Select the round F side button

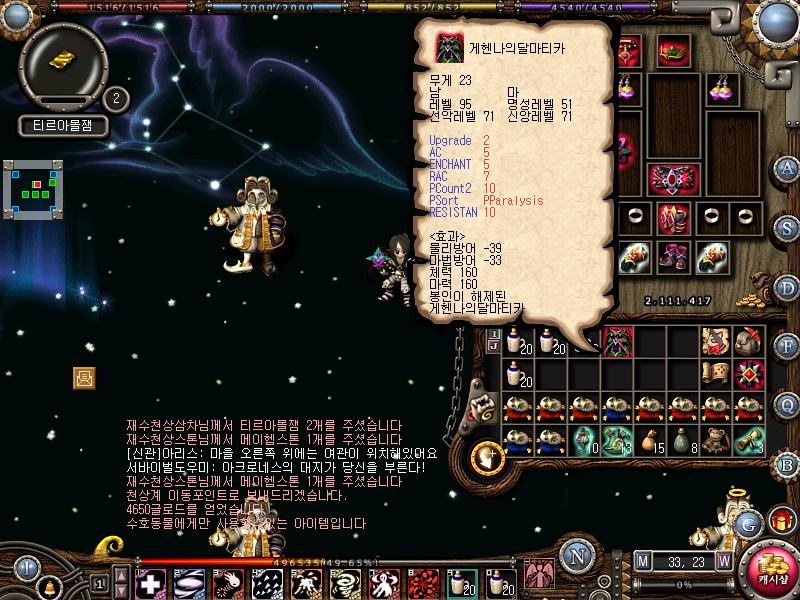tap(787, 346)
